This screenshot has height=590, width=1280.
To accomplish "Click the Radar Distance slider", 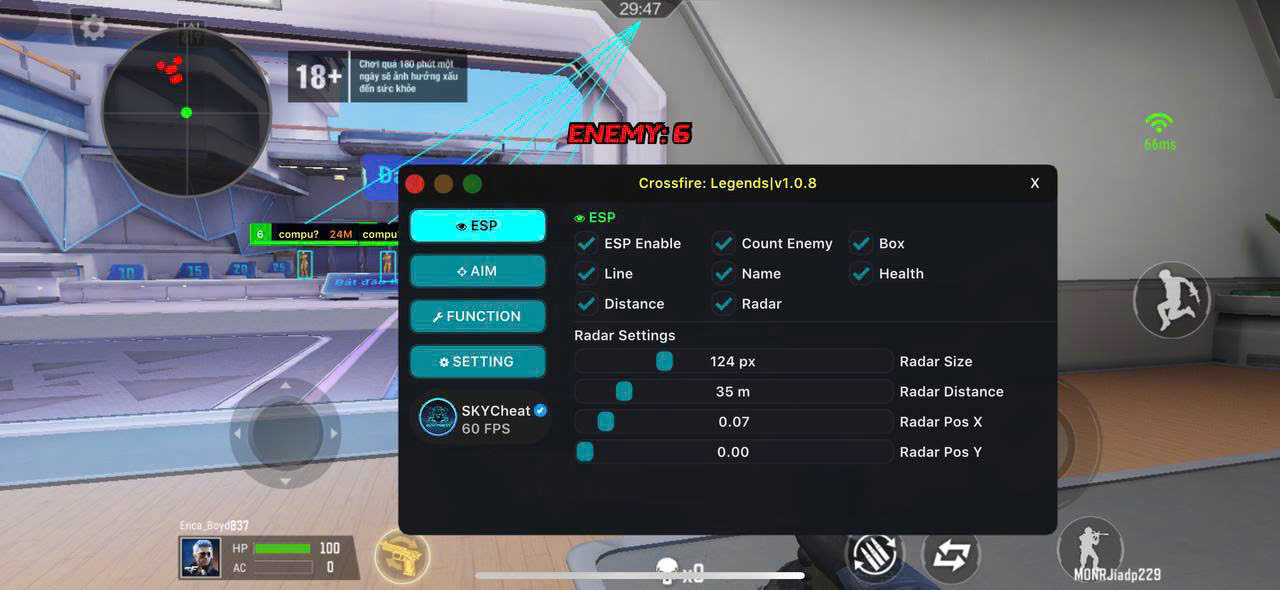I will (x=733, y=391).
